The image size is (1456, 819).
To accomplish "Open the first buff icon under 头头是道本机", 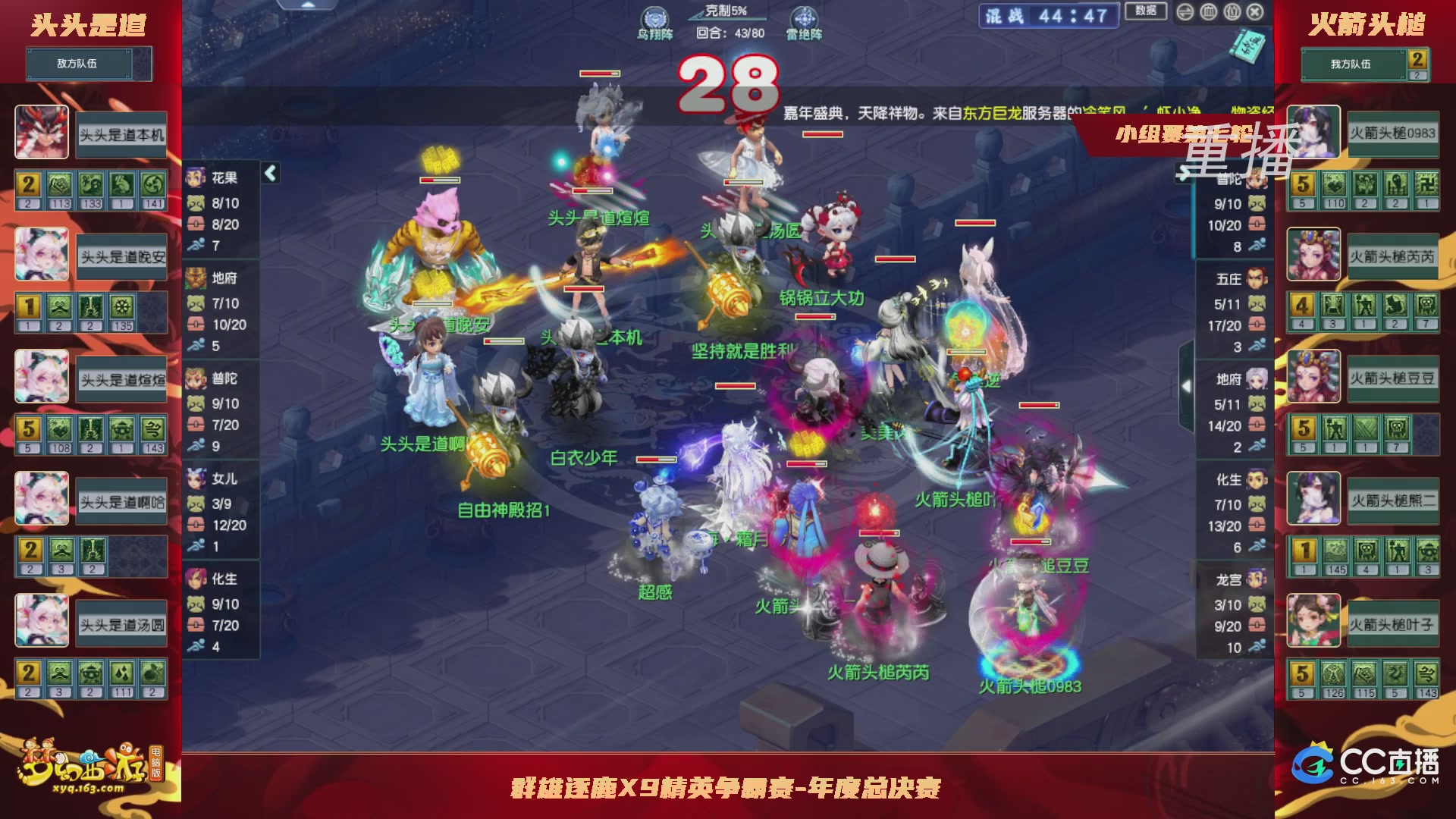I will [29, 183].
